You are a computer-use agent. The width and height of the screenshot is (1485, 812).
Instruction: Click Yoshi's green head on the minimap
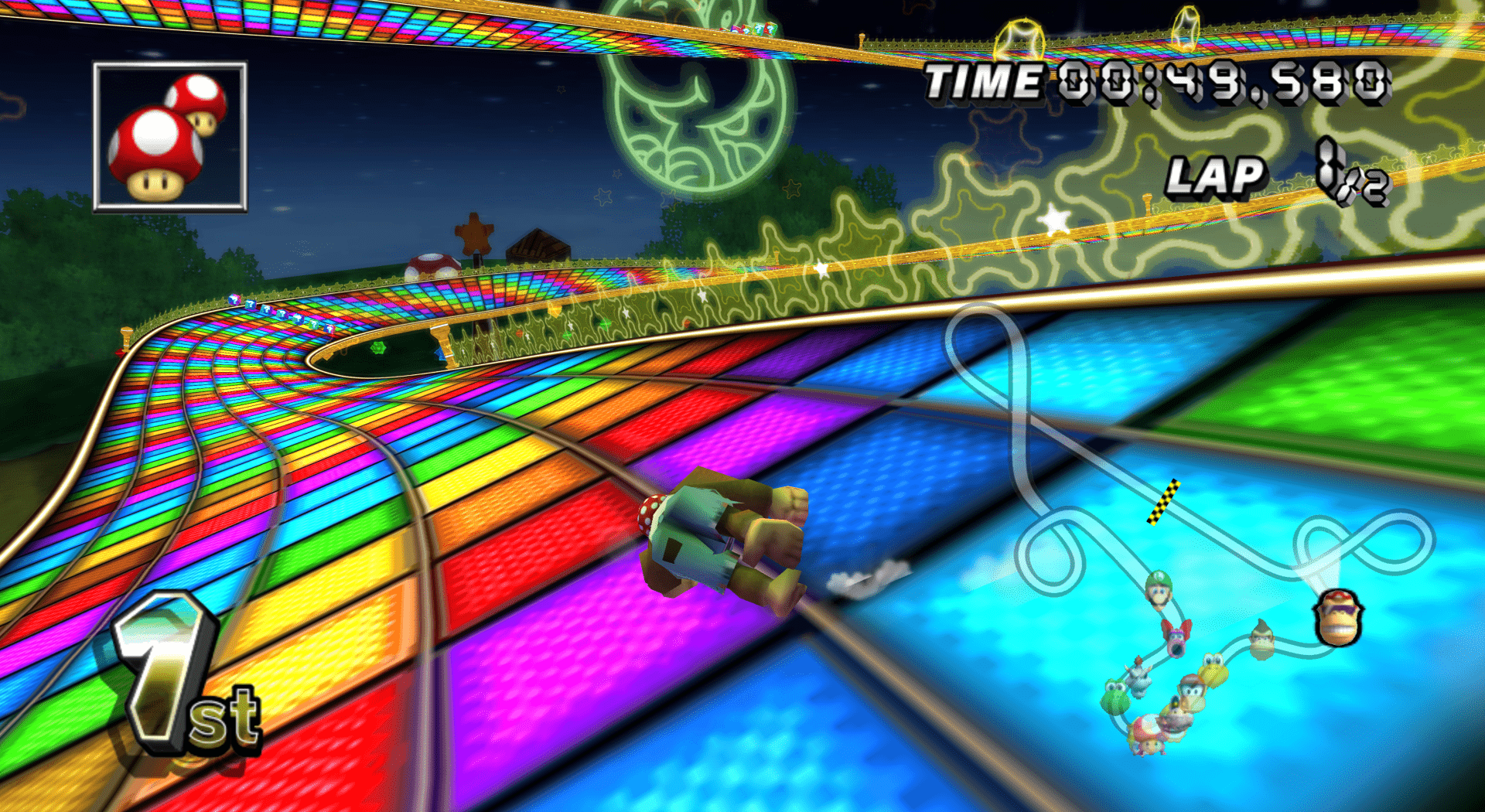(1114, 696)
